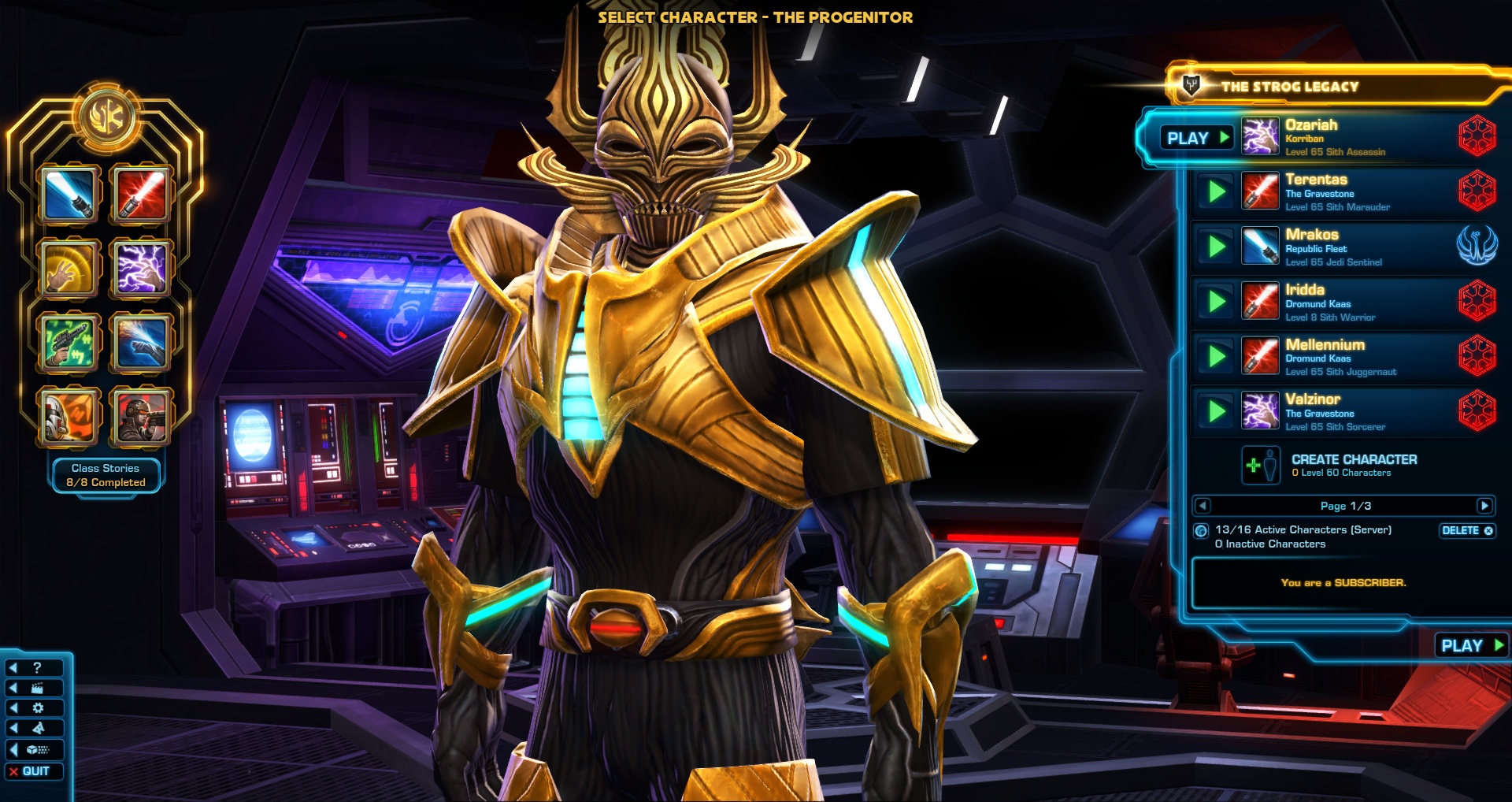
Task: Select Mellennium, the Sith Juggernaut on Dromund Kaas
Action: [1339, 356]
